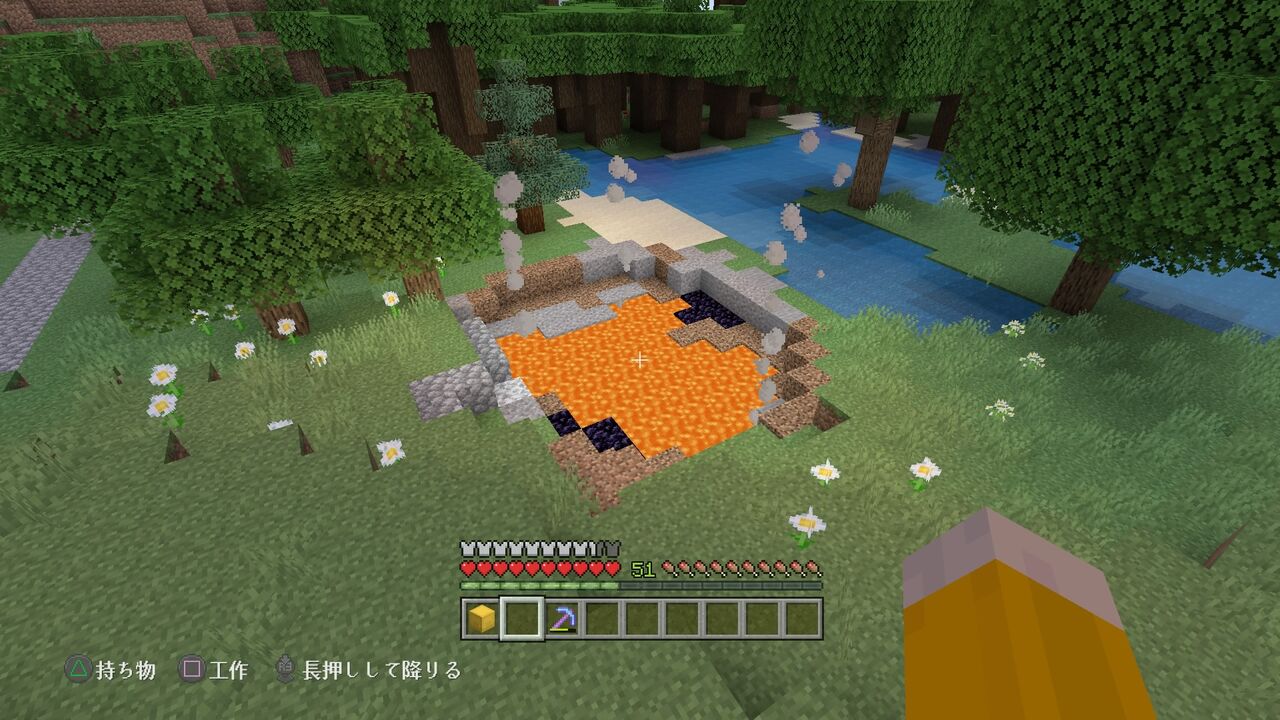Click the half armor icon at the bar's end
Screen dimensions: 1280x720
point(609,547)
